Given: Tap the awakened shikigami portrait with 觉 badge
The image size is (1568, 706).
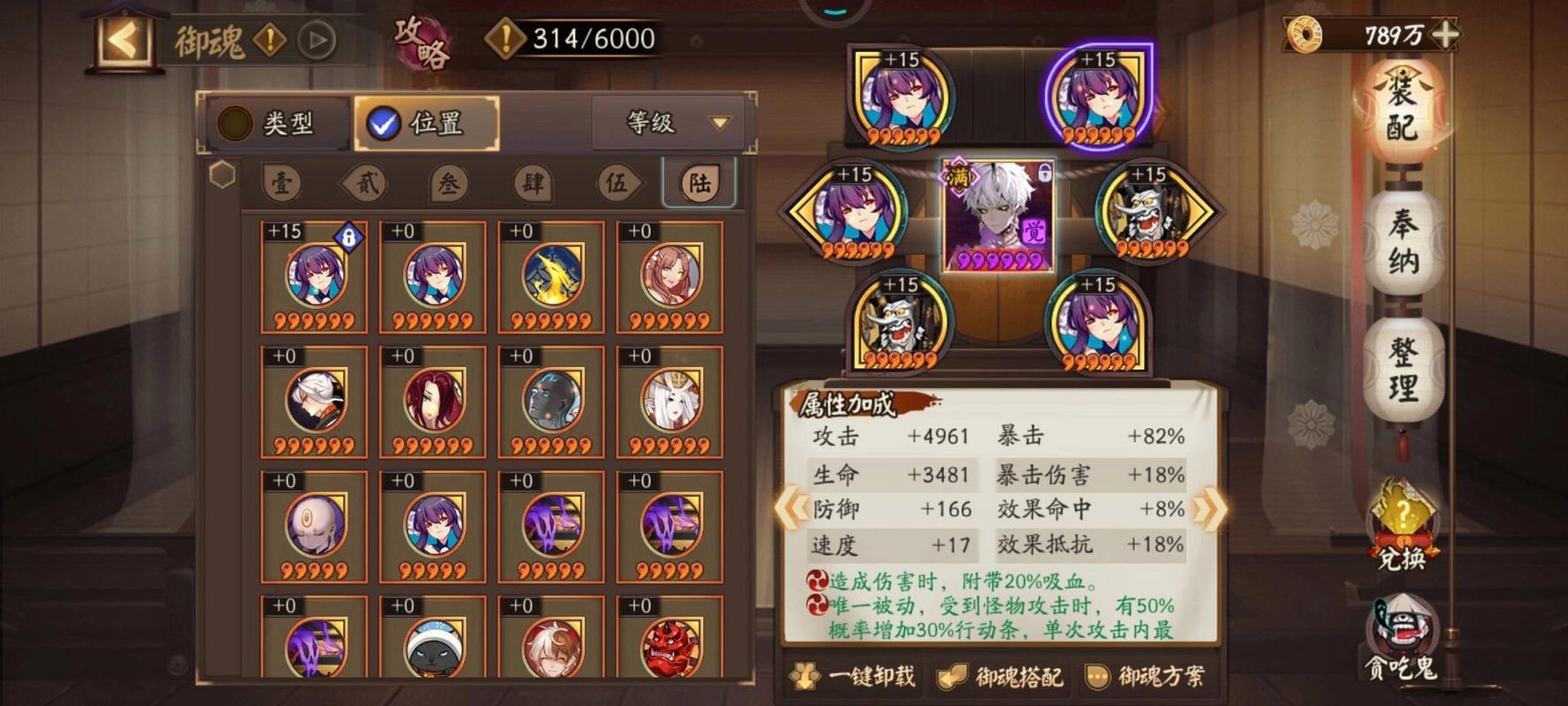Looking at the screenshot, I should pos(1000,216).
